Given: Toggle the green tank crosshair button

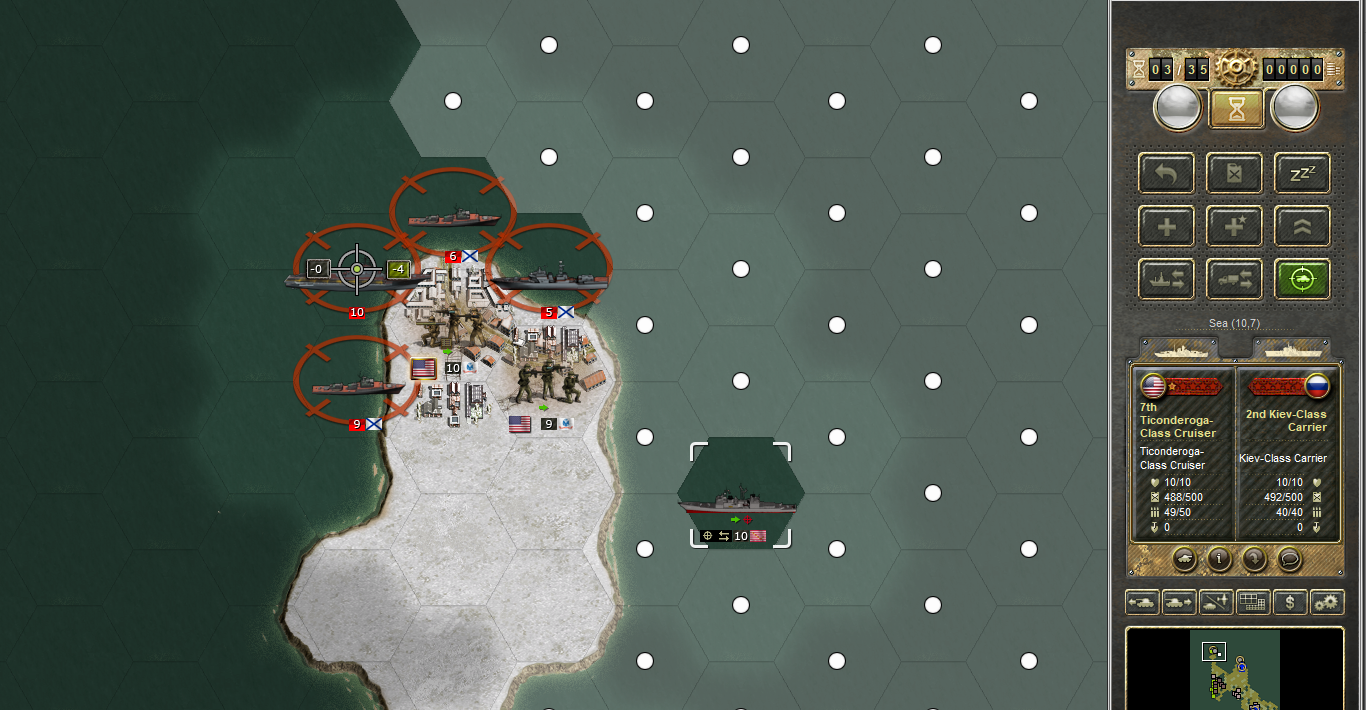Looking at the screenshot, I should (x=1302, y=280).
